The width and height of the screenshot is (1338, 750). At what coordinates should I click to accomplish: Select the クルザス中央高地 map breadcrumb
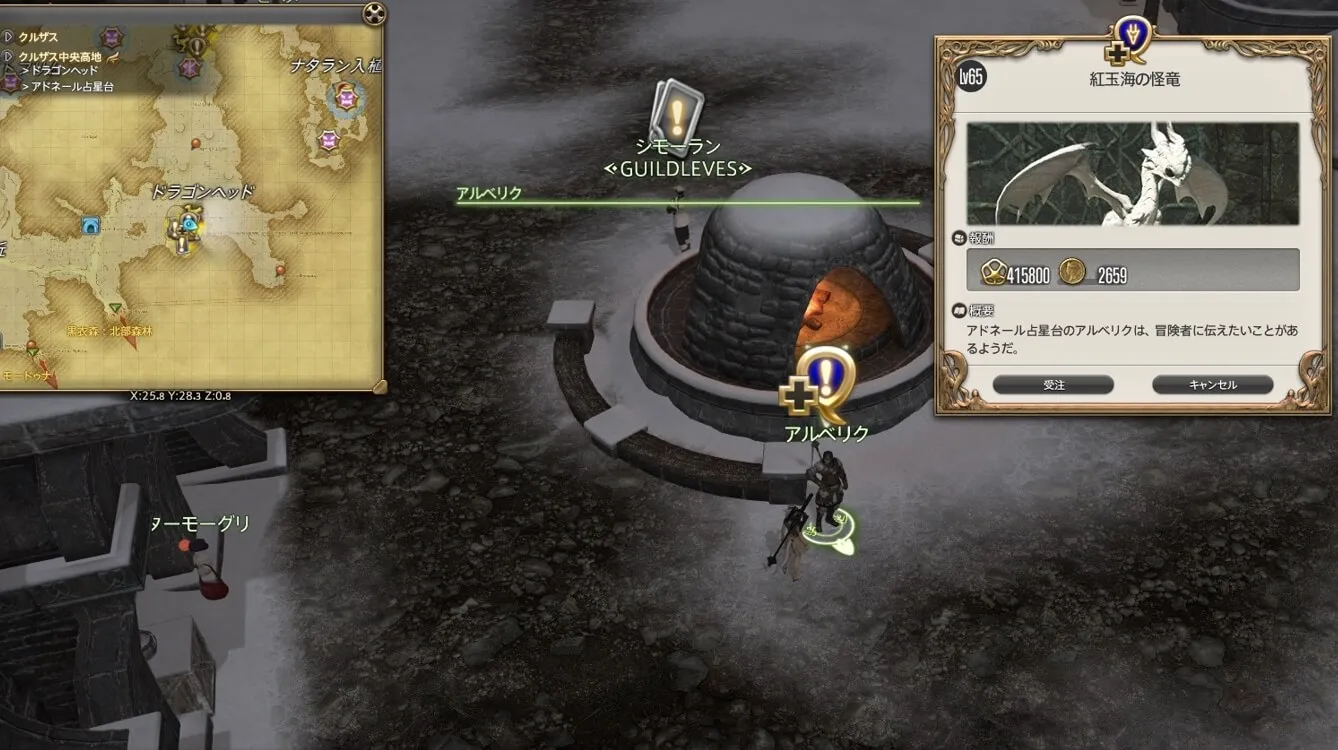pos(60,57)
